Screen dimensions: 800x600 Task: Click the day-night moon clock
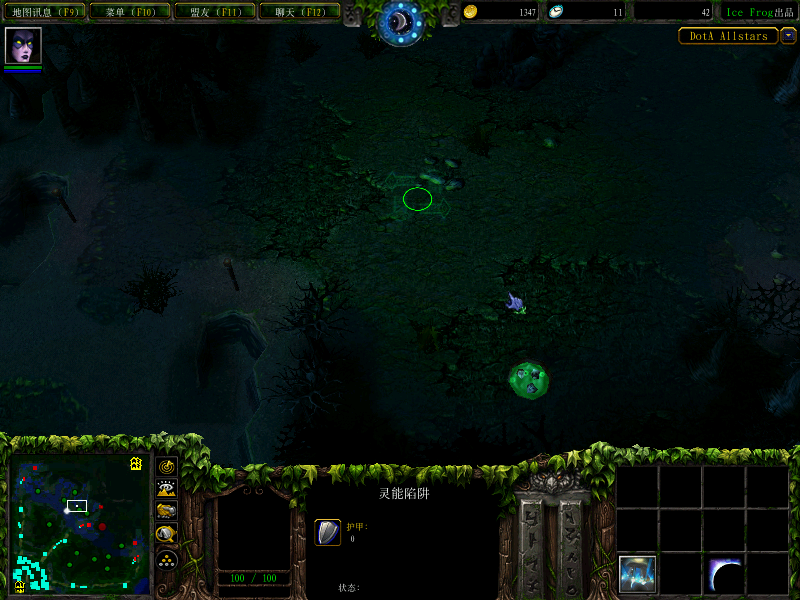(400, 21)
